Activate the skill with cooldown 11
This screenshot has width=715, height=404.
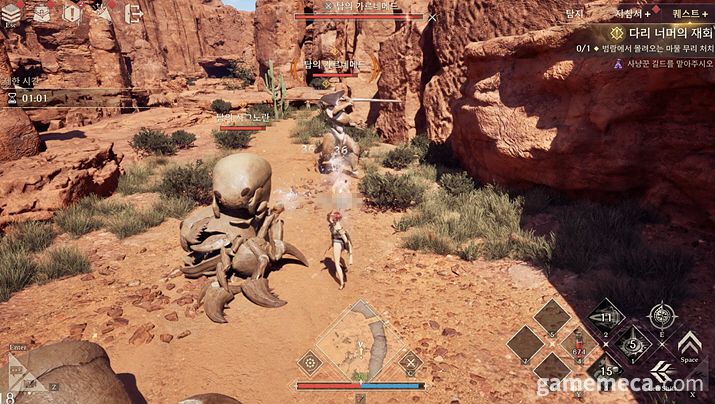tap(605, 318)
